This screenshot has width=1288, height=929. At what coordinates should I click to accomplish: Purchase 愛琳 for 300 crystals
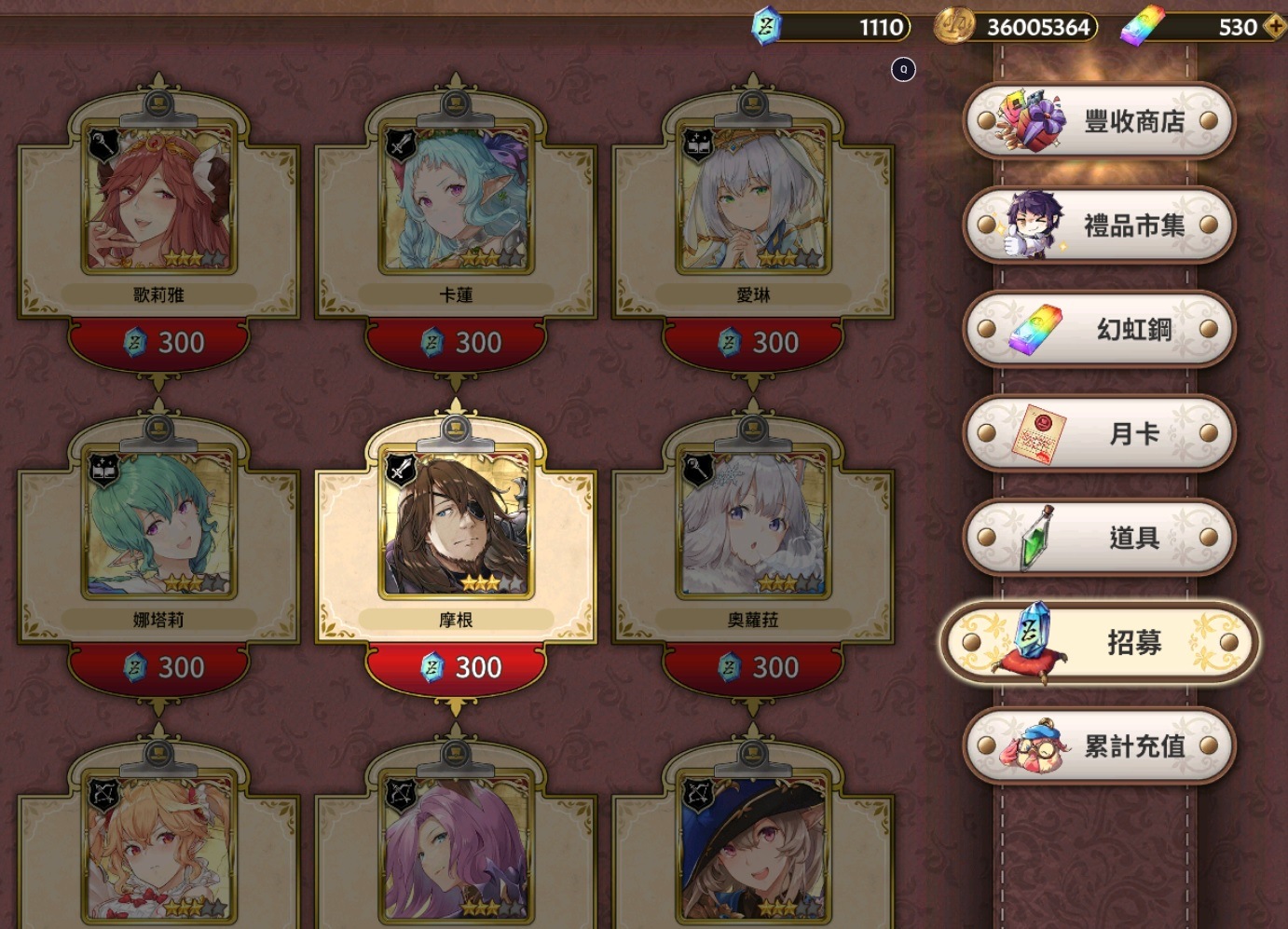754,343
